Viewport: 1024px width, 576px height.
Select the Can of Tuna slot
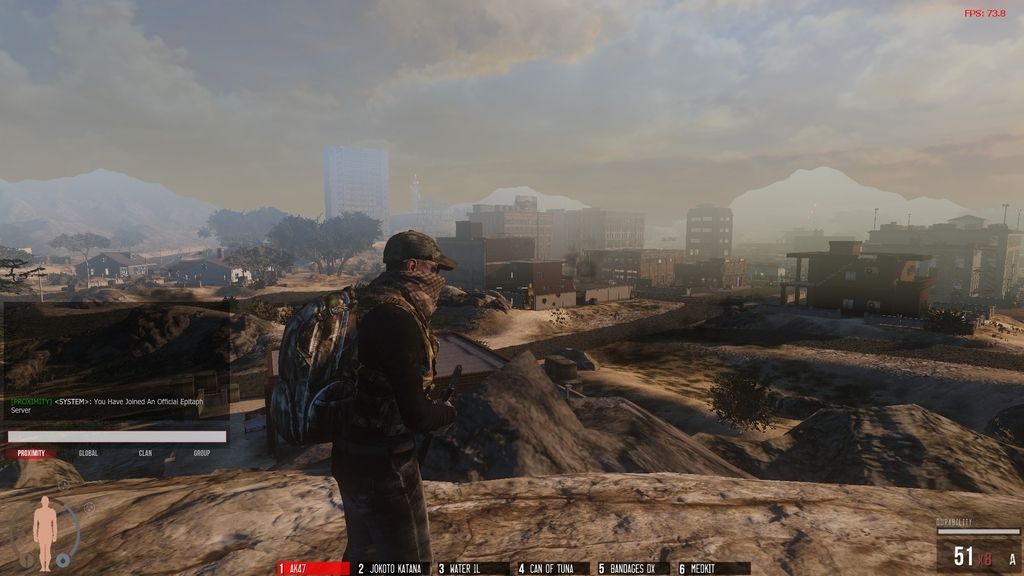553,568
